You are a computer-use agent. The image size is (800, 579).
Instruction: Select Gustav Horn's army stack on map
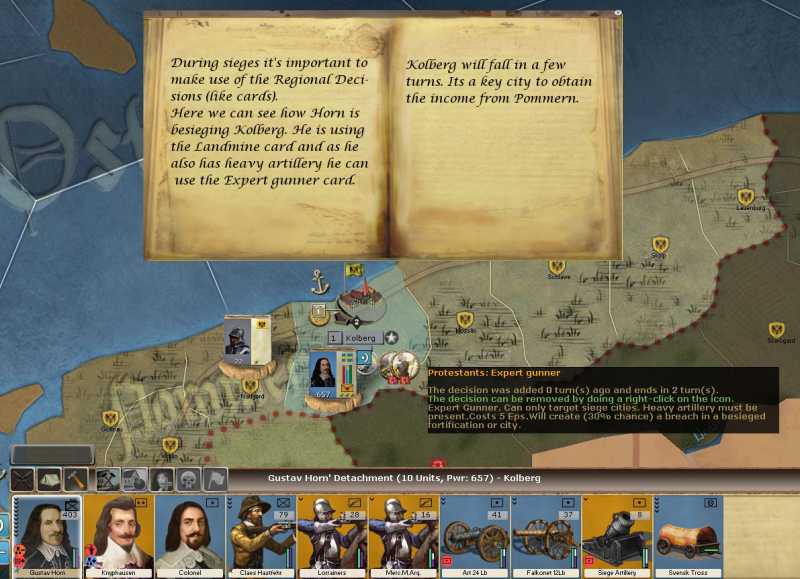coord(324,372)
